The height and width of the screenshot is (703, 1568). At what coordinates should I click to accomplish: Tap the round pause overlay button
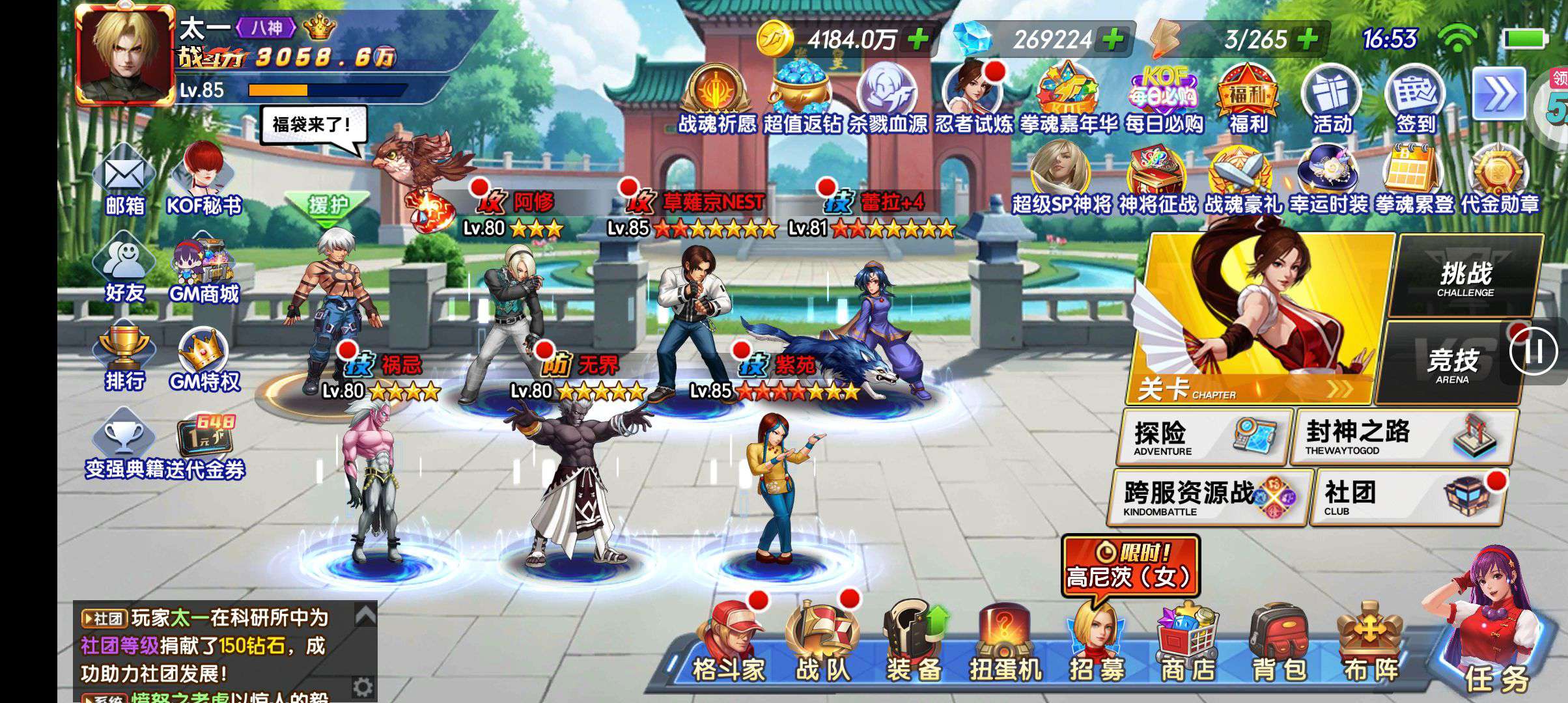(1533, 351)
